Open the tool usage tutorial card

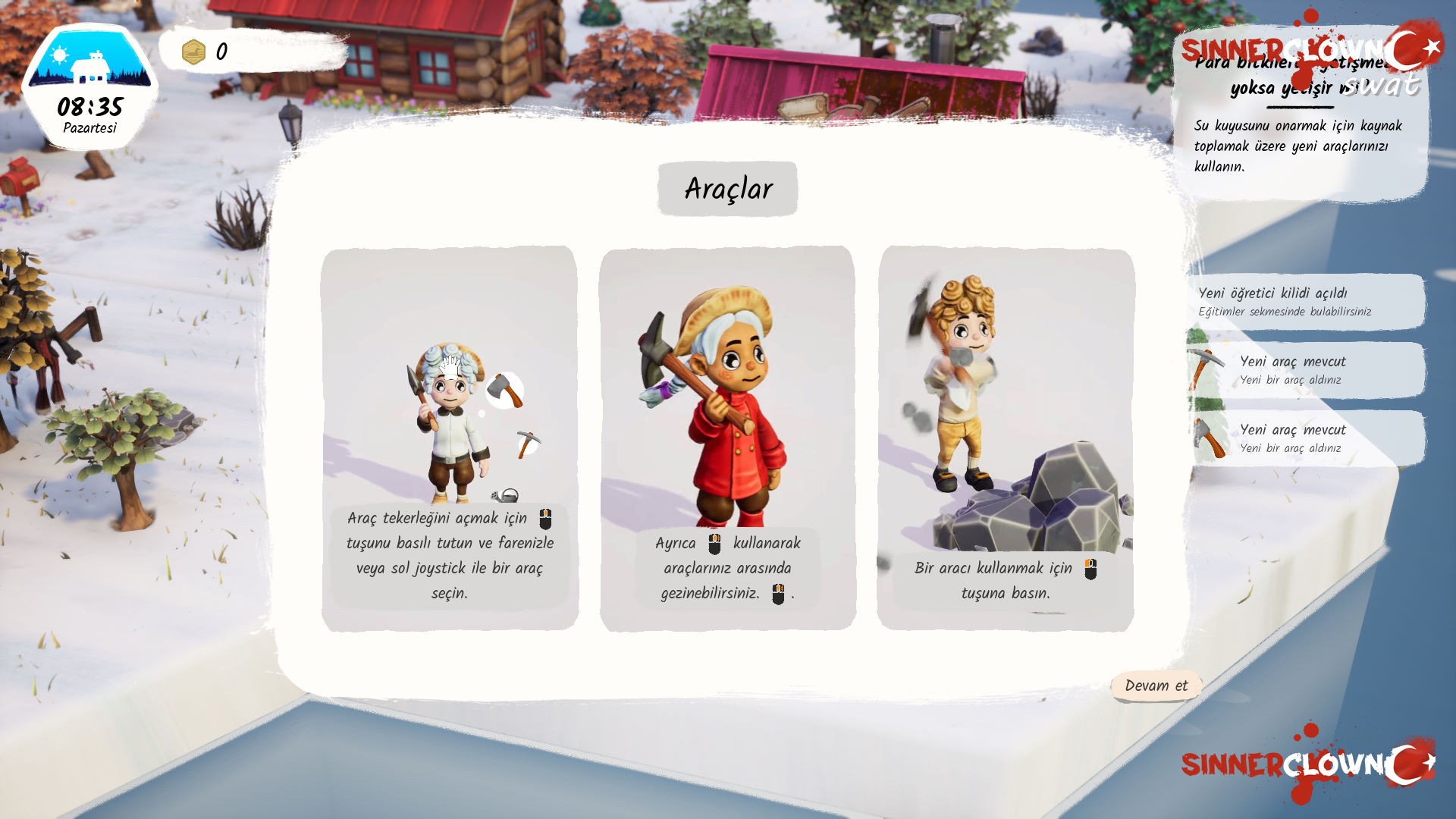[x=1006, y=438]
